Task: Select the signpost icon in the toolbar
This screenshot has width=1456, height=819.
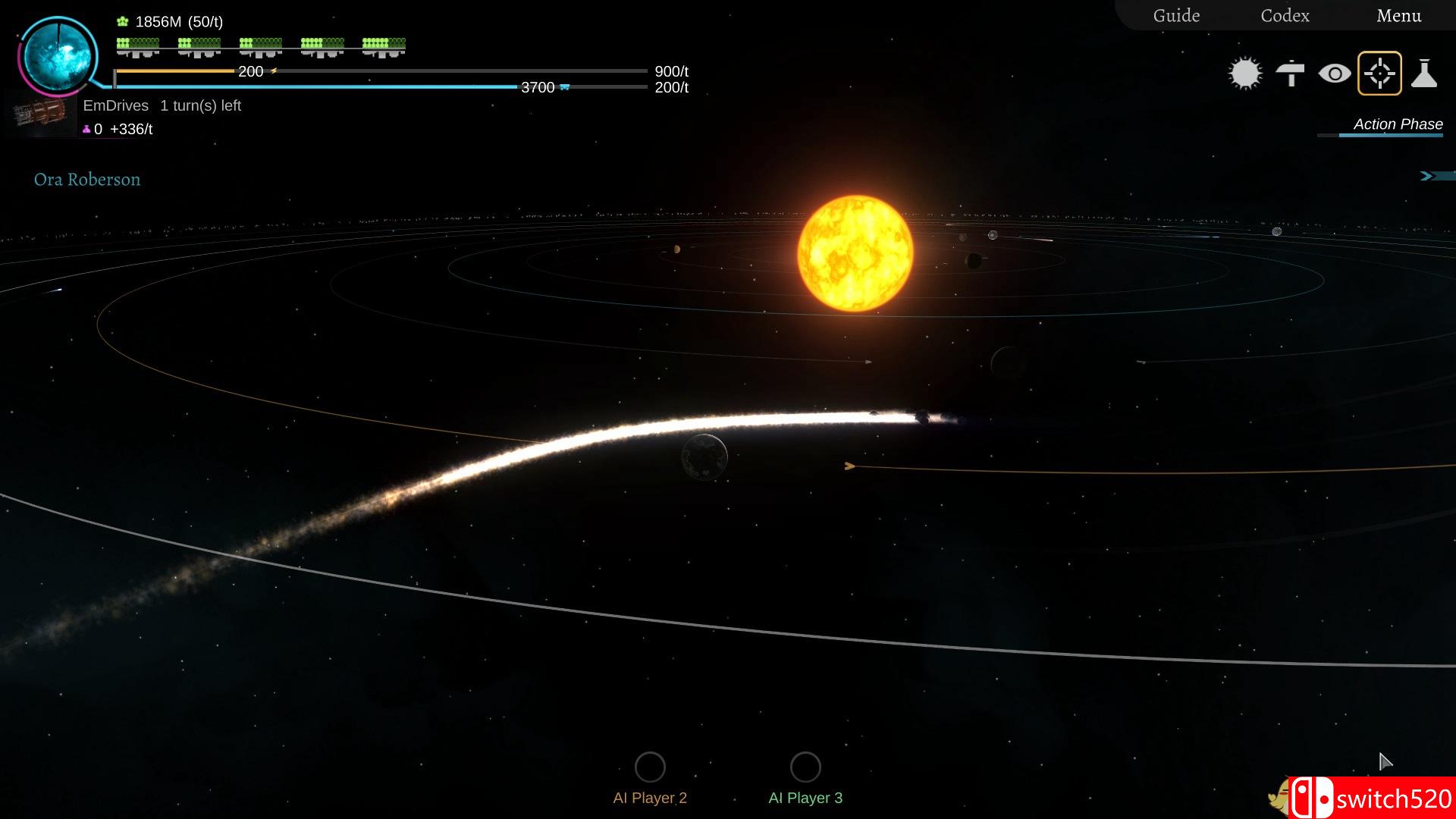Action: (x=1290, y=74)
